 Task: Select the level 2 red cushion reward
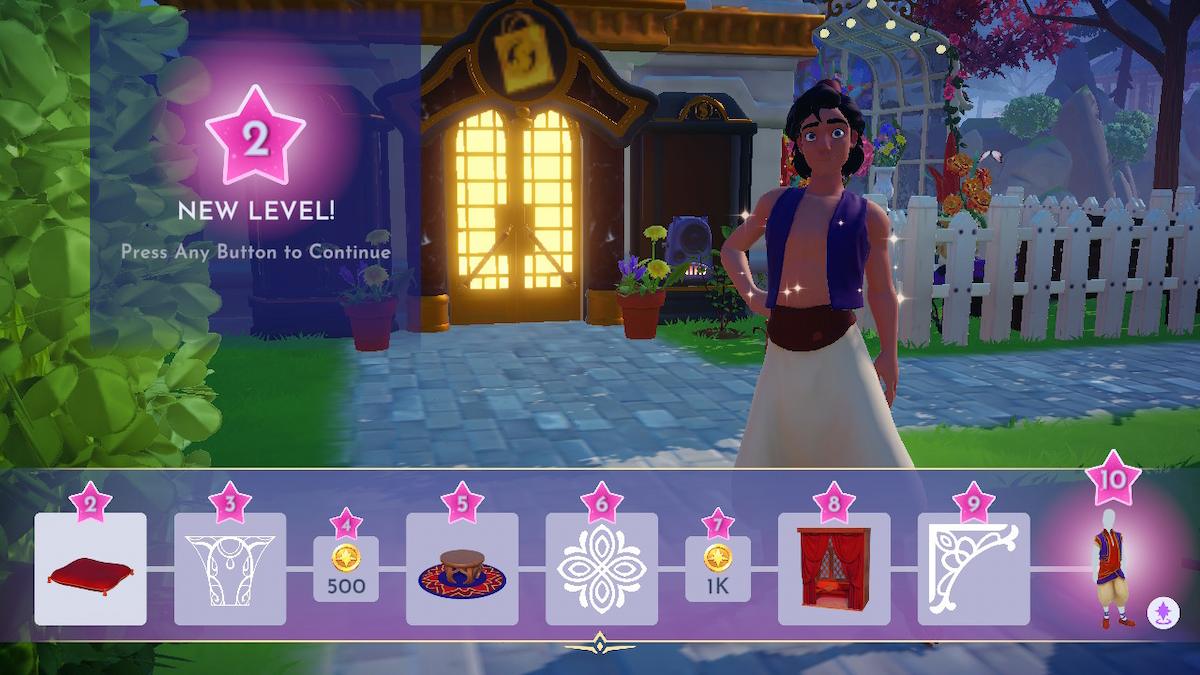click(90, 569)
